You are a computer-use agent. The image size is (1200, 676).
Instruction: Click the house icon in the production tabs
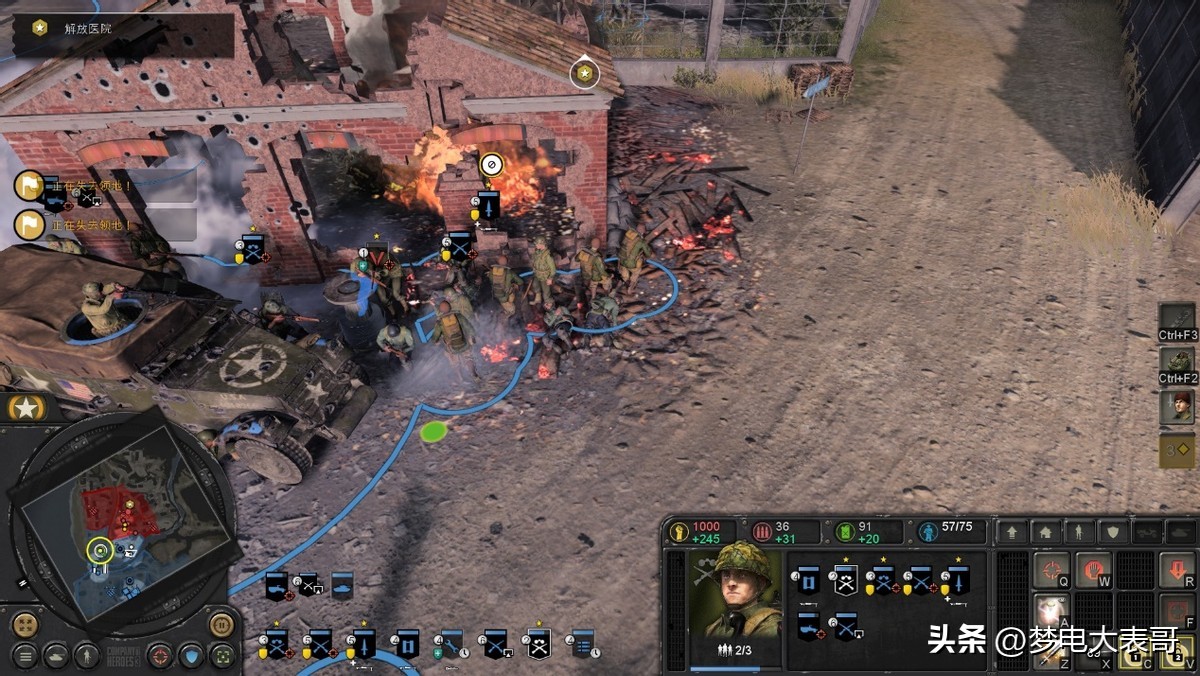(x=1045, y=533)
